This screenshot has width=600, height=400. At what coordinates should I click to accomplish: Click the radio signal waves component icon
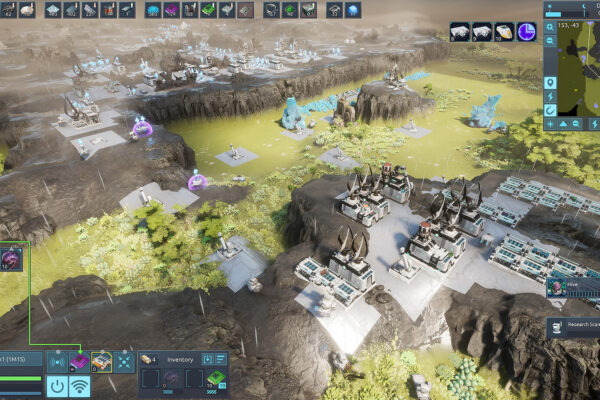click(x=57, y=361)
